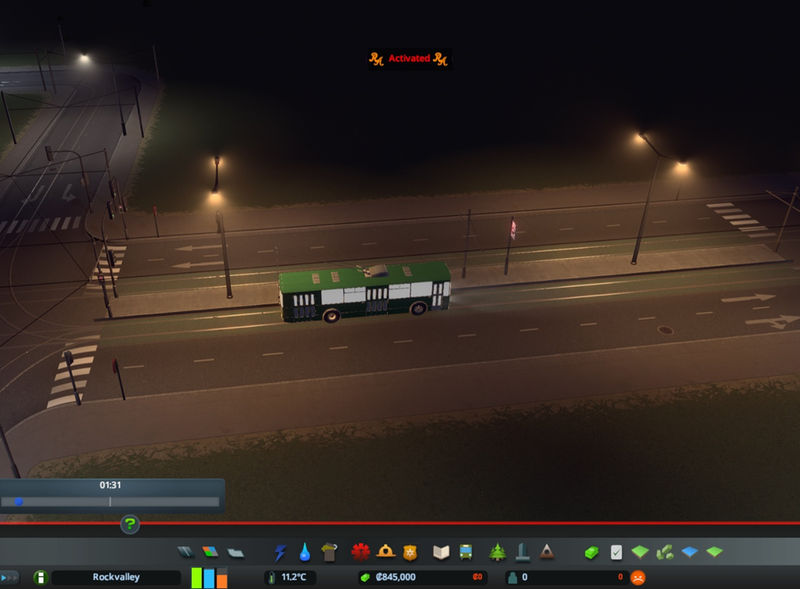
Task: Open the Districts tool
Action: click(x=235, y=552)
